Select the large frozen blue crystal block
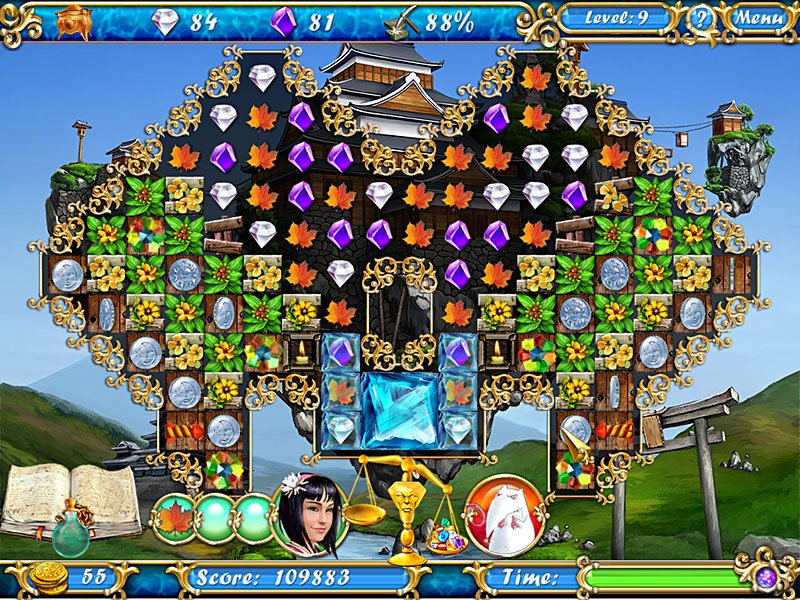Screen dimensions: 800x600 point(399,410)
